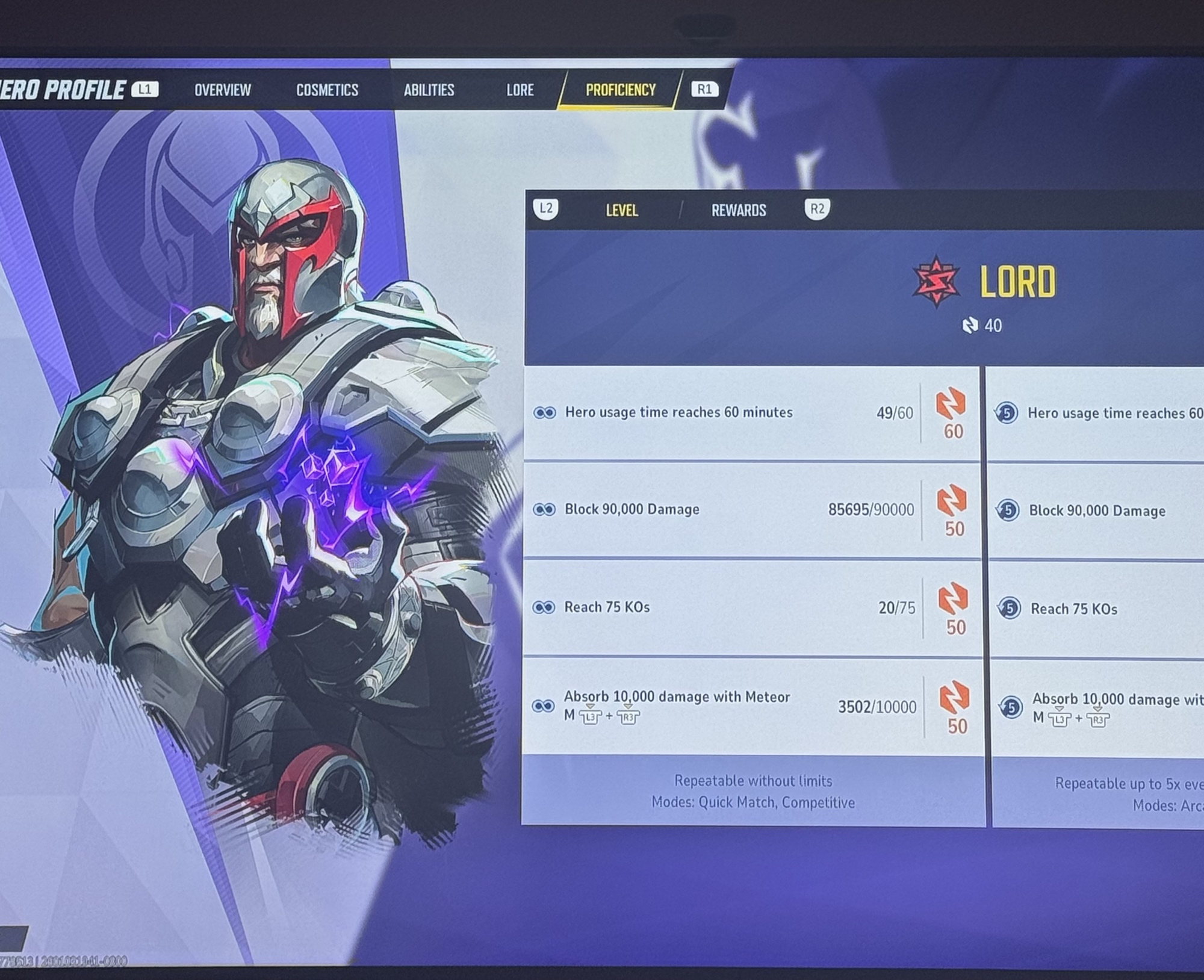Image resolution: width=1204 pixels, height=980 pixels.
Task: Open the Rewards sub-tab
Action: coord(738,210)
